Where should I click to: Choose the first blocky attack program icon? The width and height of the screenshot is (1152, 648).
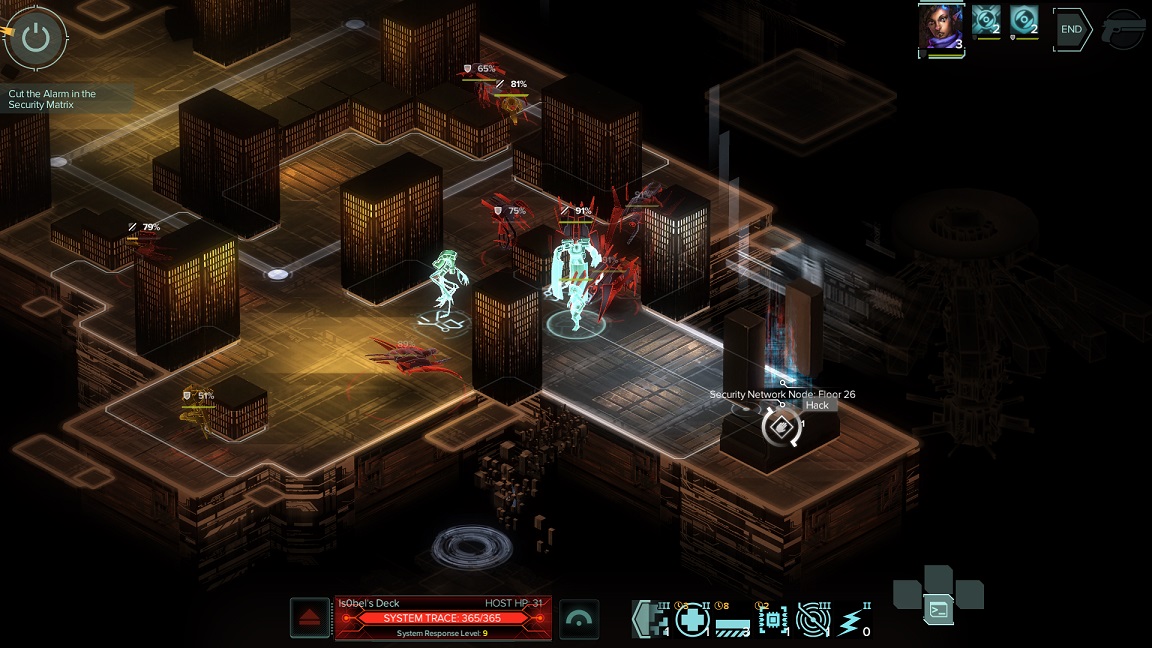tap(651, 620)
